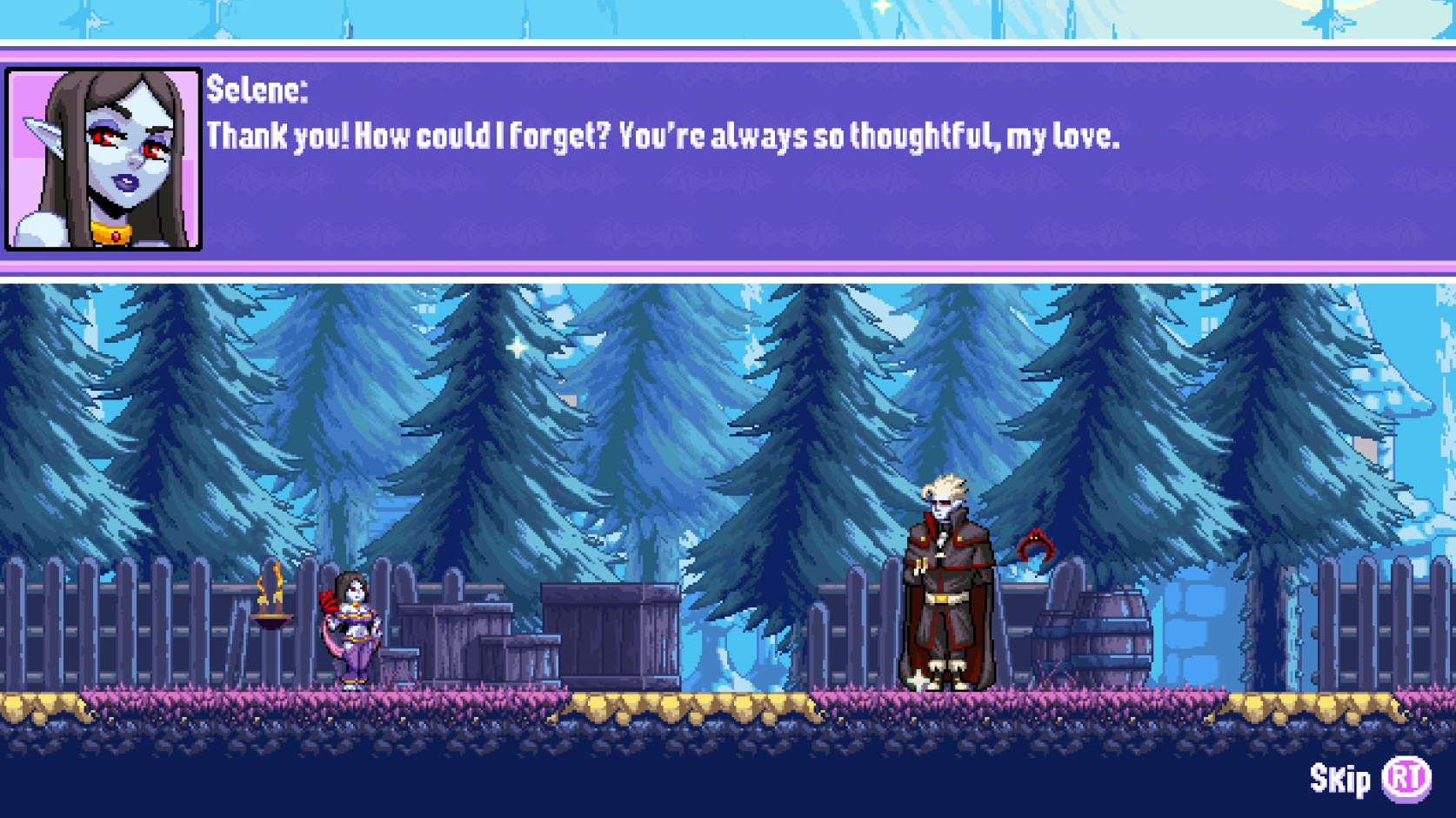Viewport: 1456px width, 818px height.
Task: Click Selene's speaker portrait
Action: click(x=104, y=159)
